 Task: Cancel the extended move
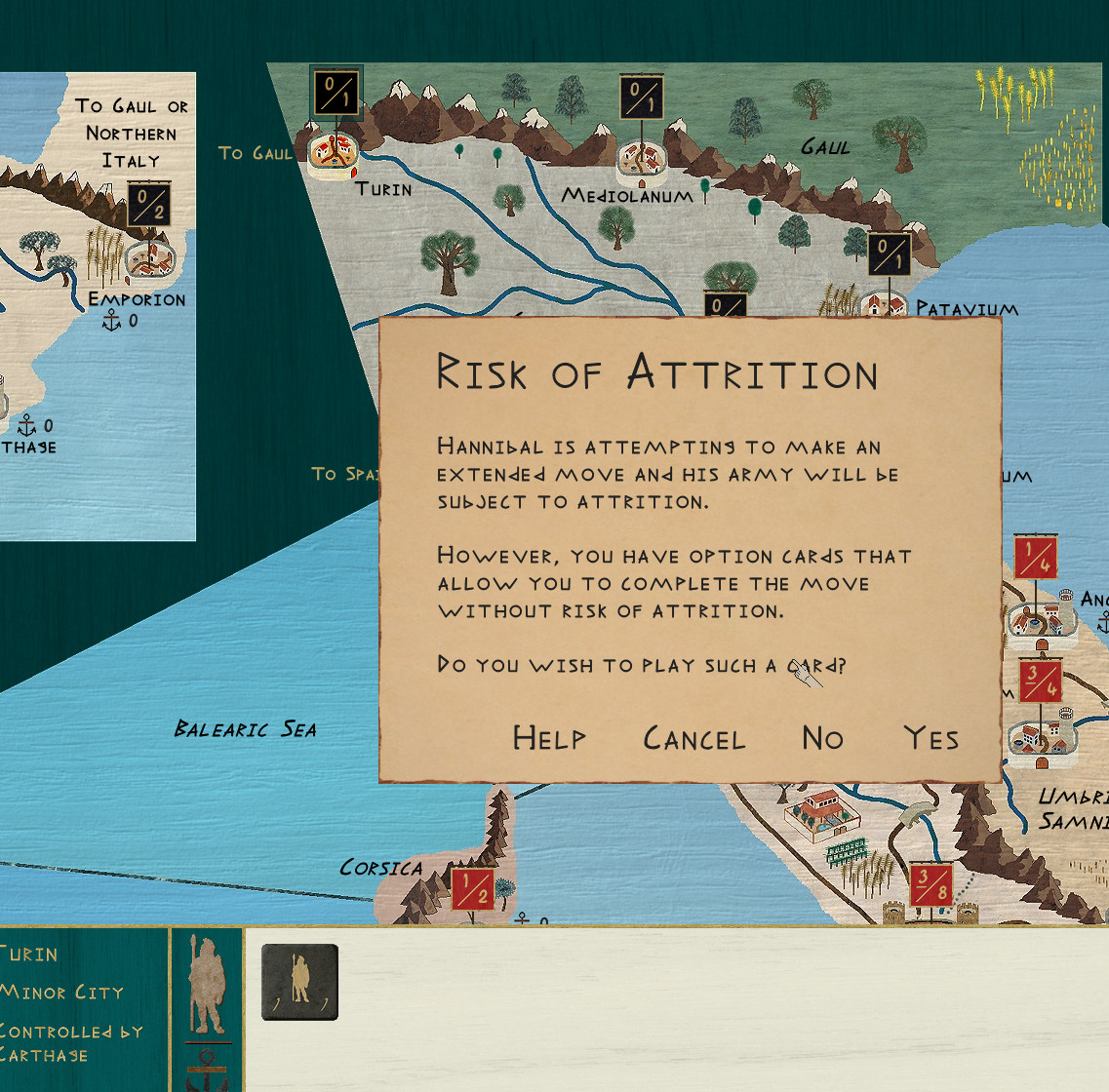[693, 738]
